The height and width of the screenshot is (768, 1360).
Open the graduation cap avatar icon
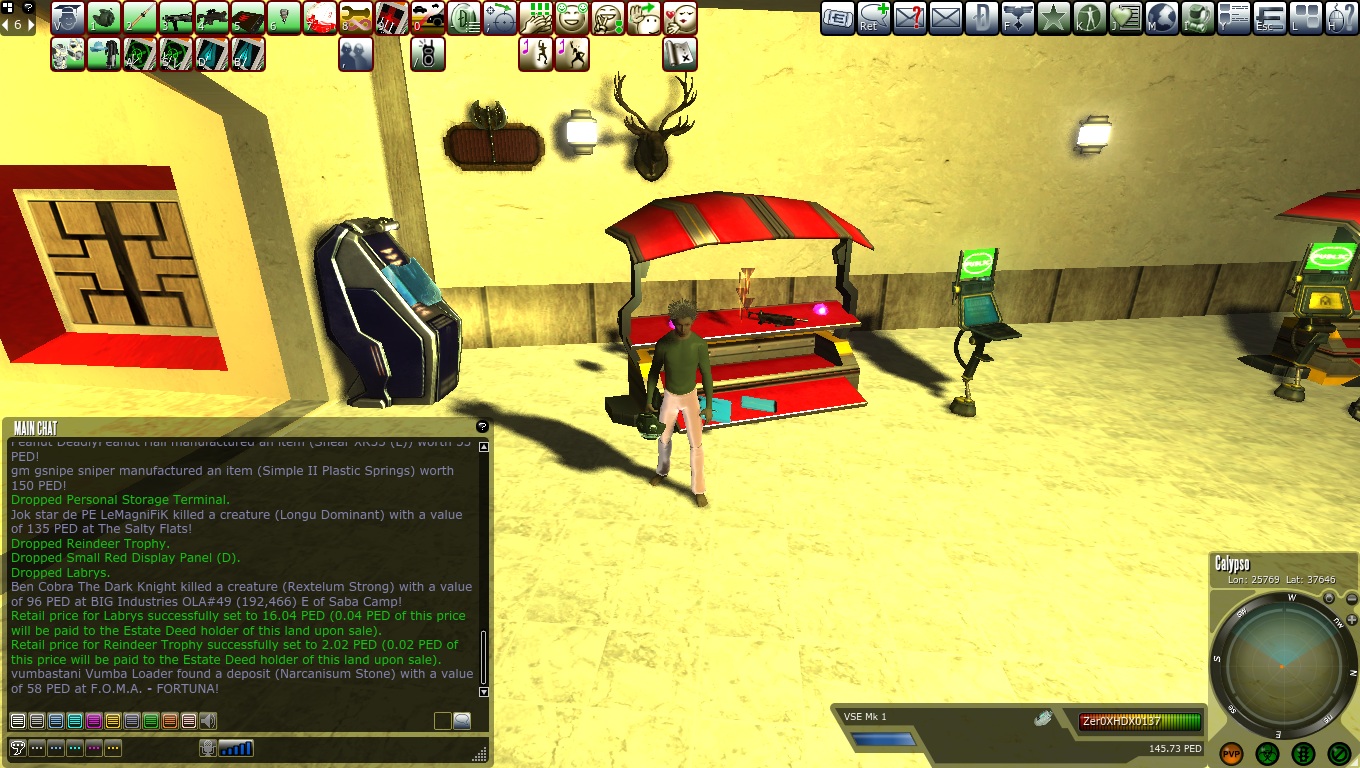click(68, 18)
